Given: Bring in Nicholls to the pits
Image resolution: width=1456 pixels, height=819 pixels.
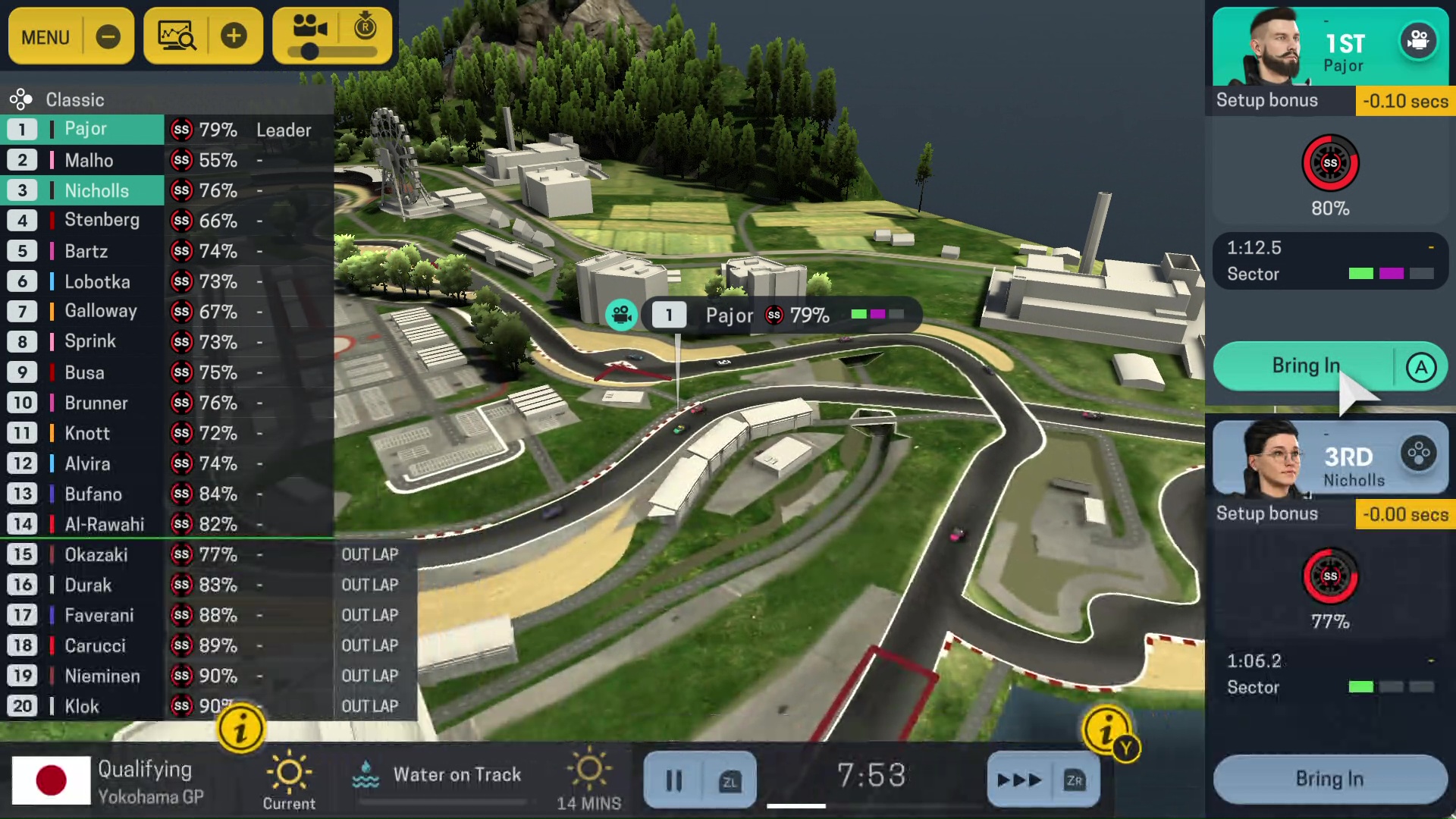Looking at the screenshot, I should 1329,779.
